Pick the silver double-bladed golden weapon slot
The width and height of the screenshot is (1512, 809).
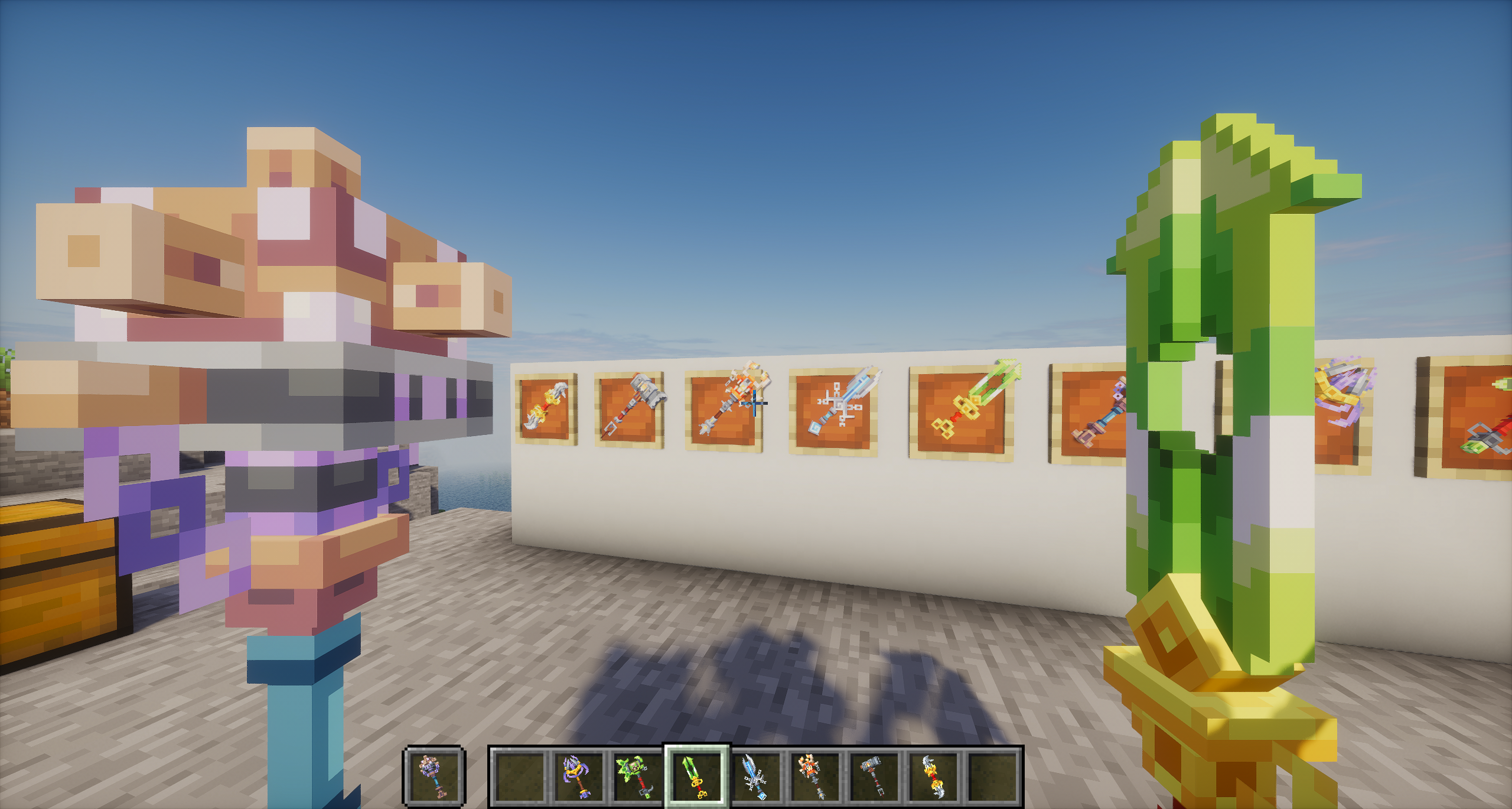(934, 775)
